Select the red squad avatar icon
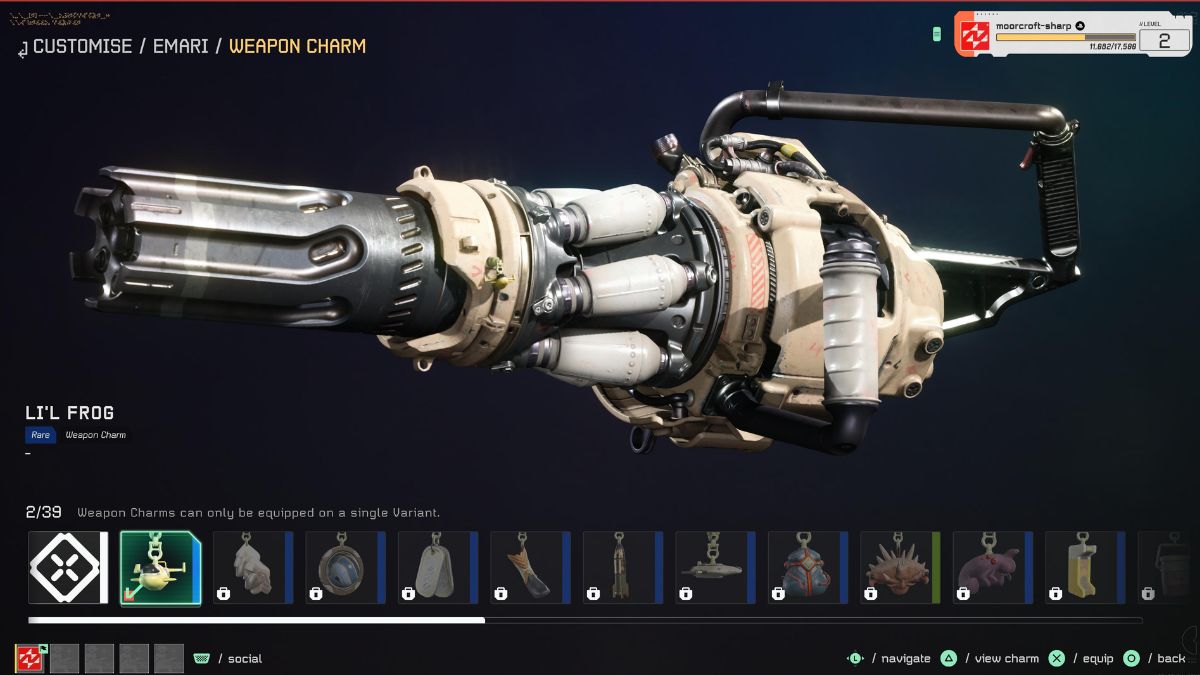Image resolution: width=1200 pixels, height=675 pixels. (x=29, y=658)
